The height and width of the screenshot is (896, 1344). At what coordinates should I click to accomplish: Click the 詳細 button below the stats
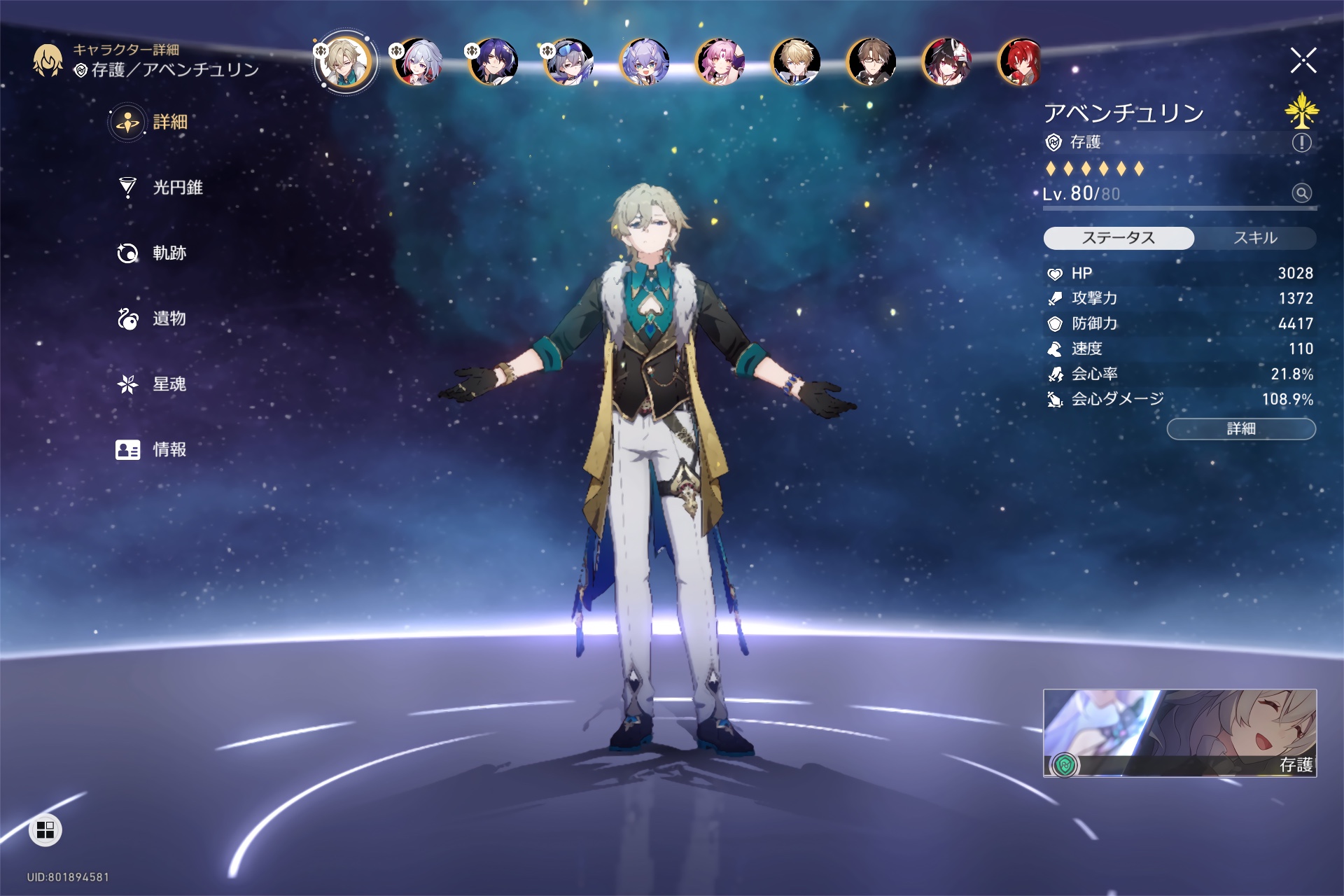(1240, 428)
